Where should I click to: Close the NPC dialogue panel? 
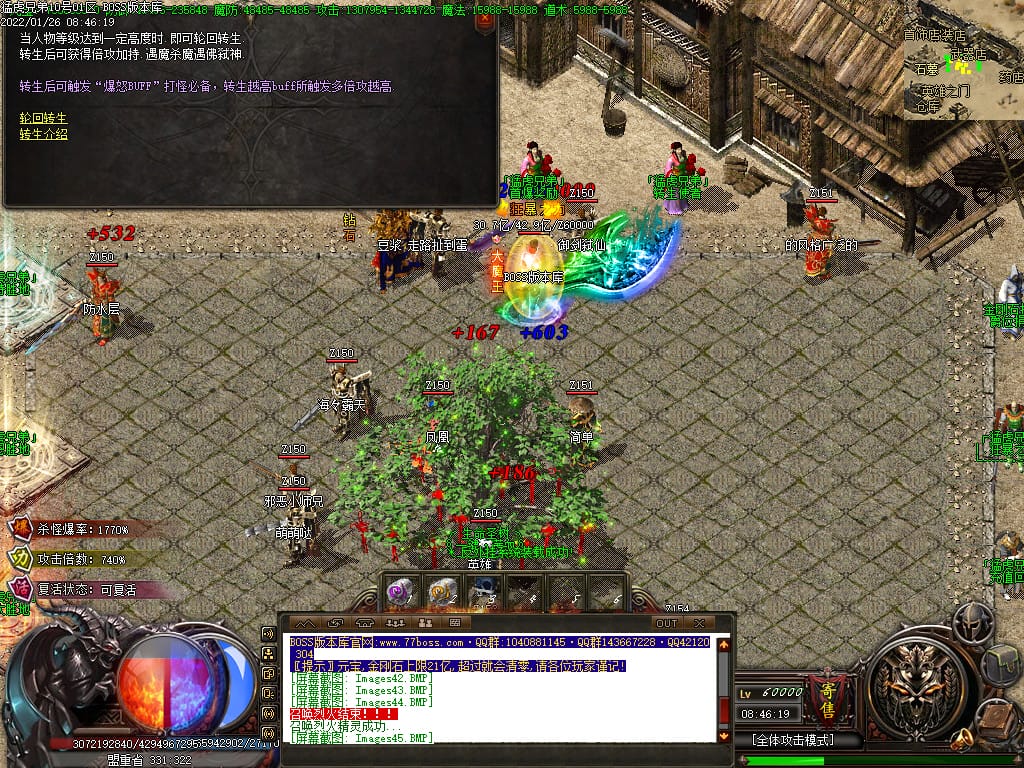click(x=484, y=20)
